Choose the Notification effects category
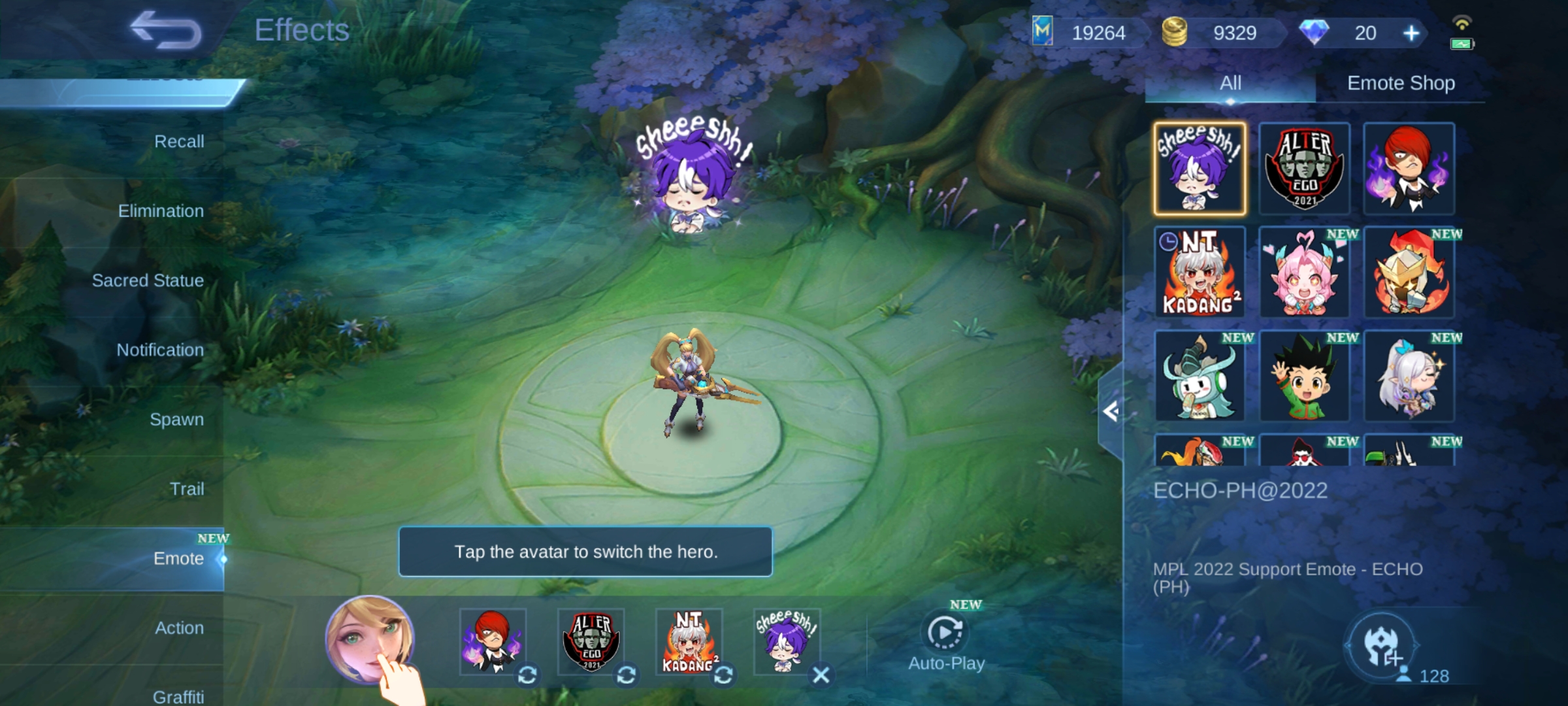This screenshot has height=706, width=1568. (160, 350)
